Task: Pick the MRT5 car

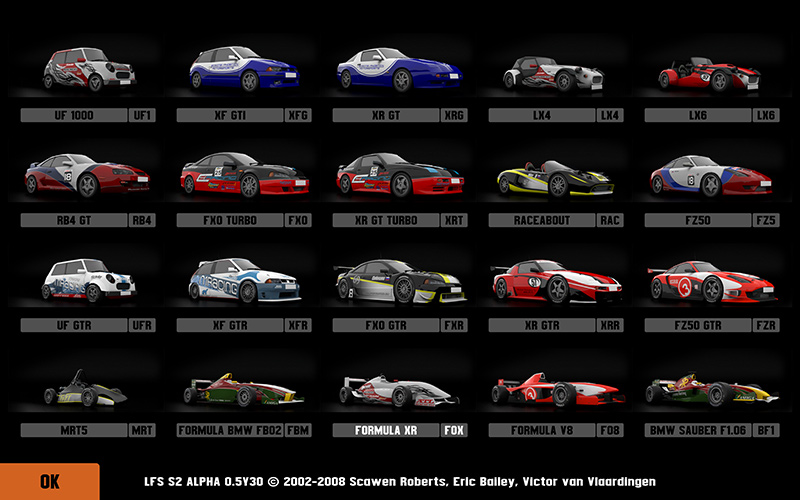Action: (x=88, y=390)
